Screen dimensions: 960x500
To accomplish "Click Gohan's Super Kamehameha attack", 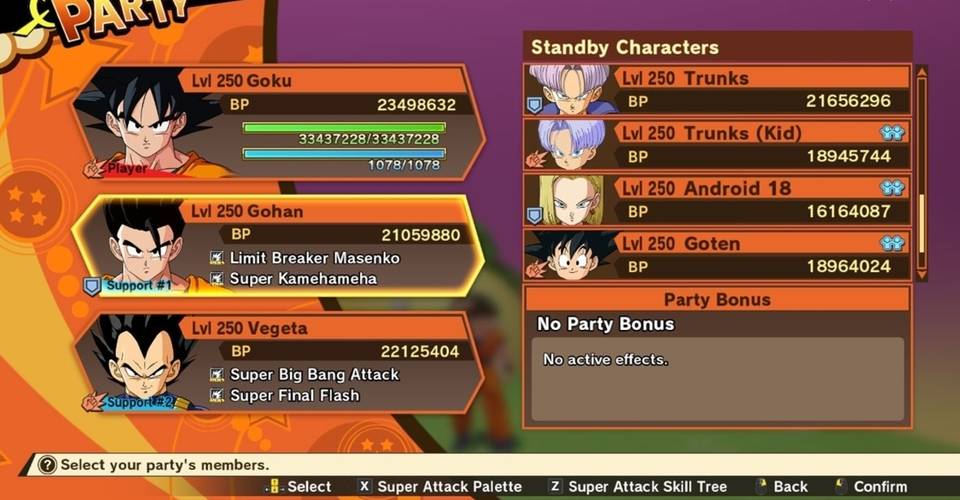I will click(302, 279).
